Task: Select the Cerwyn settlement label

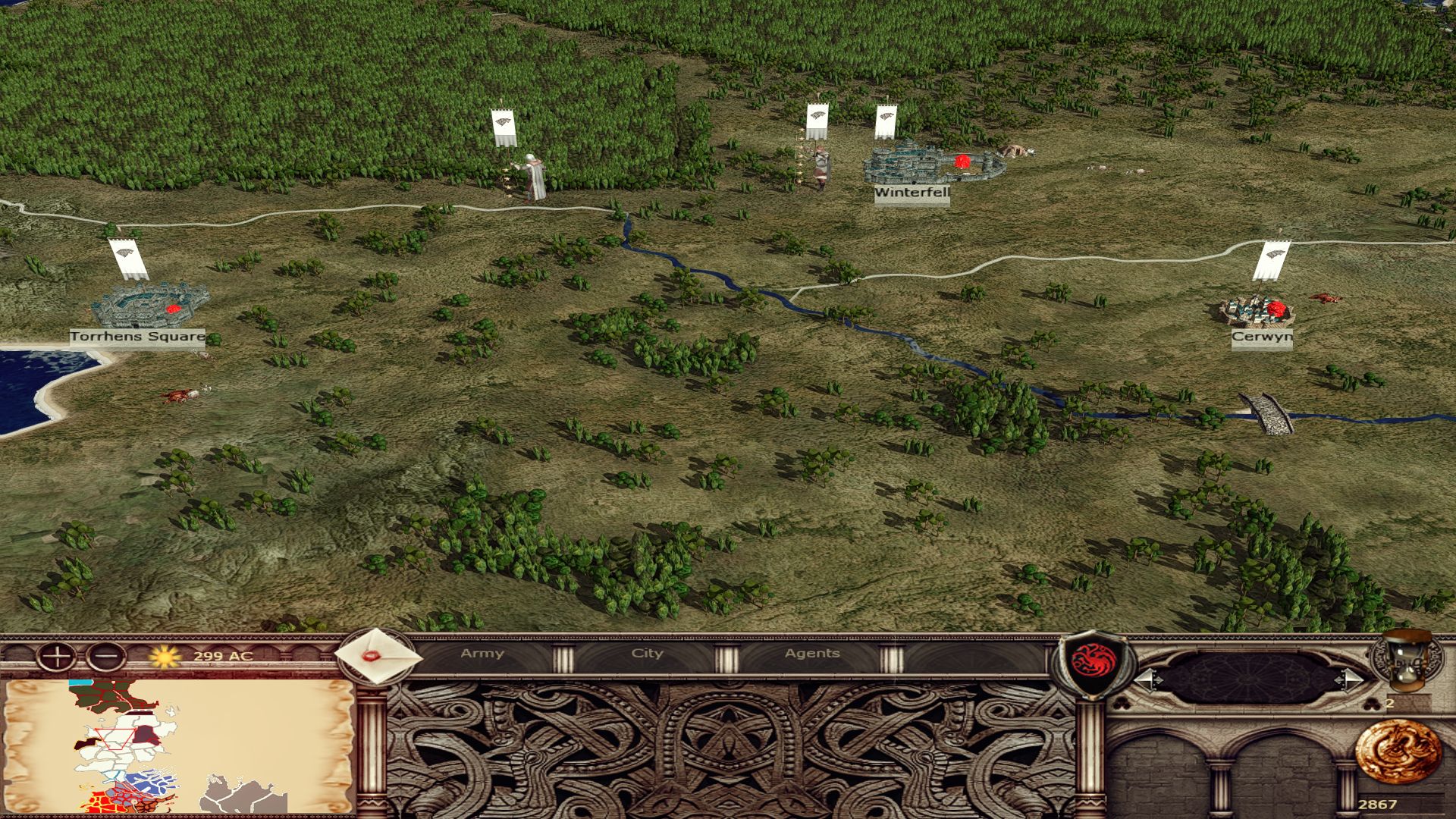Action: point(1262,337)
